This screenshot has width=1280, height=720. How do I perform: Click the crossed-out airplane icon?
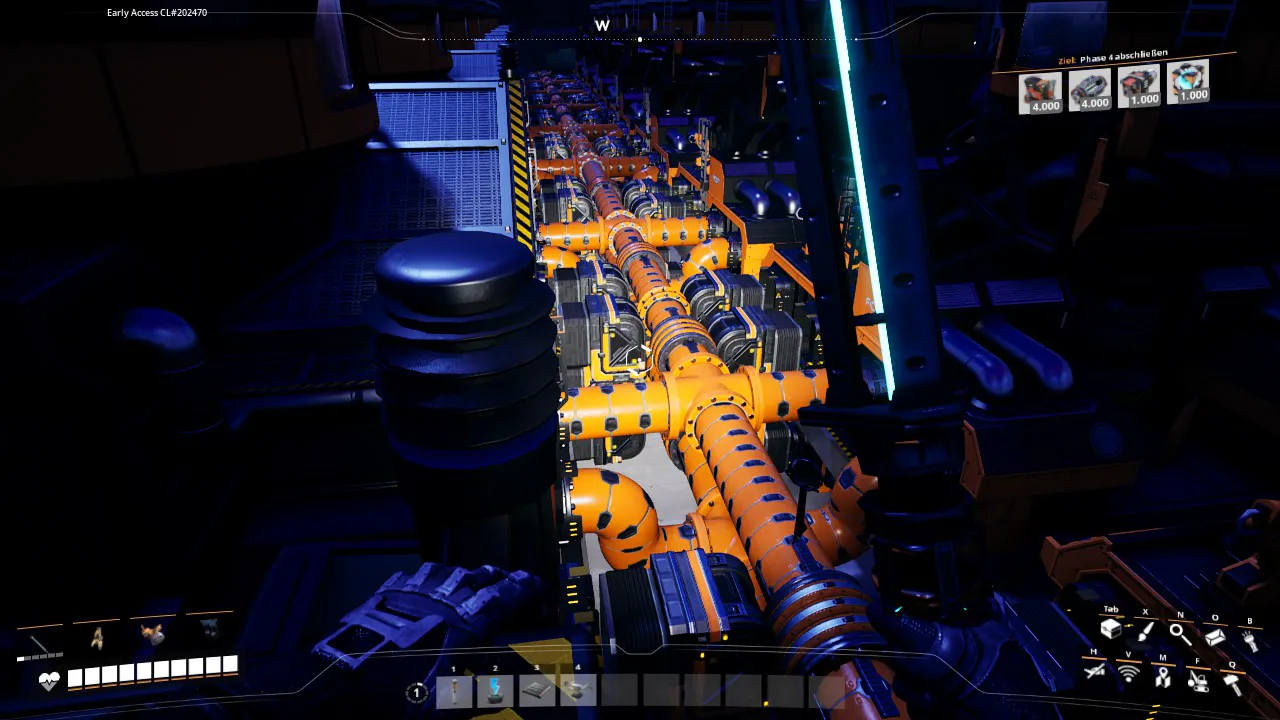pyautogui.click(x=1094, y=671)
